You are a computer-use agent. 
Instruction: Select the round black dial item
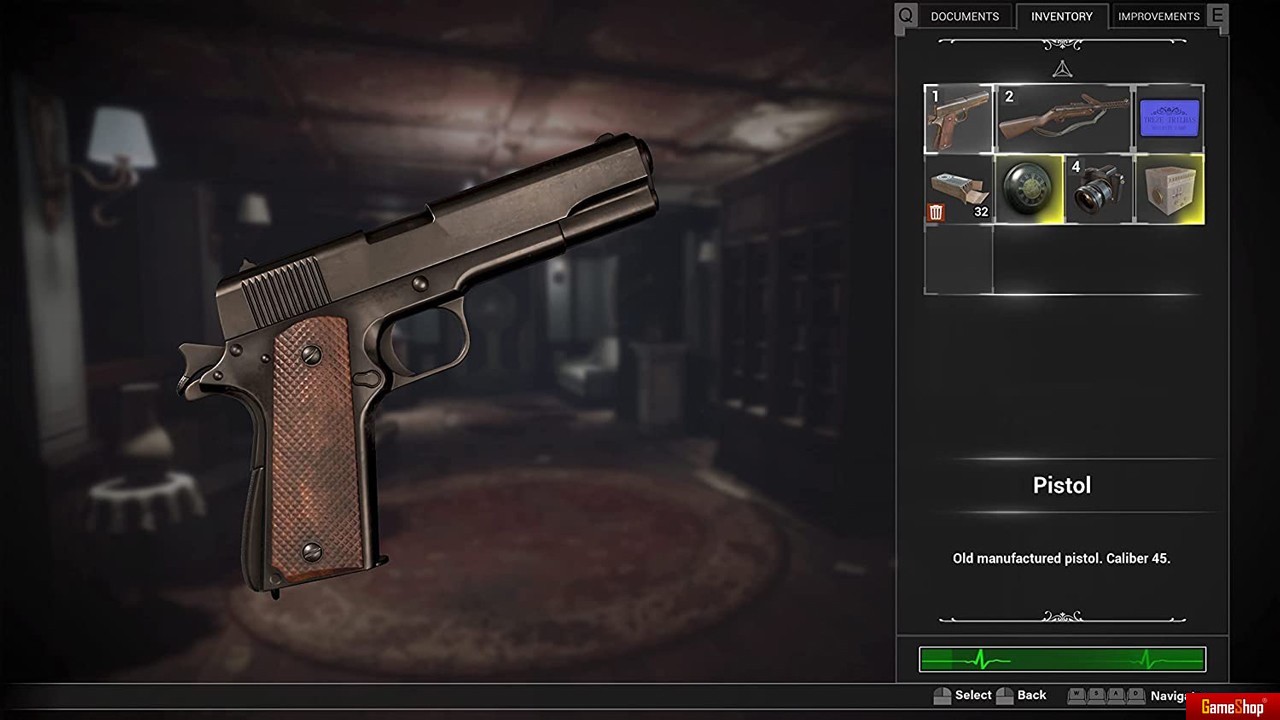[1029, 189]
